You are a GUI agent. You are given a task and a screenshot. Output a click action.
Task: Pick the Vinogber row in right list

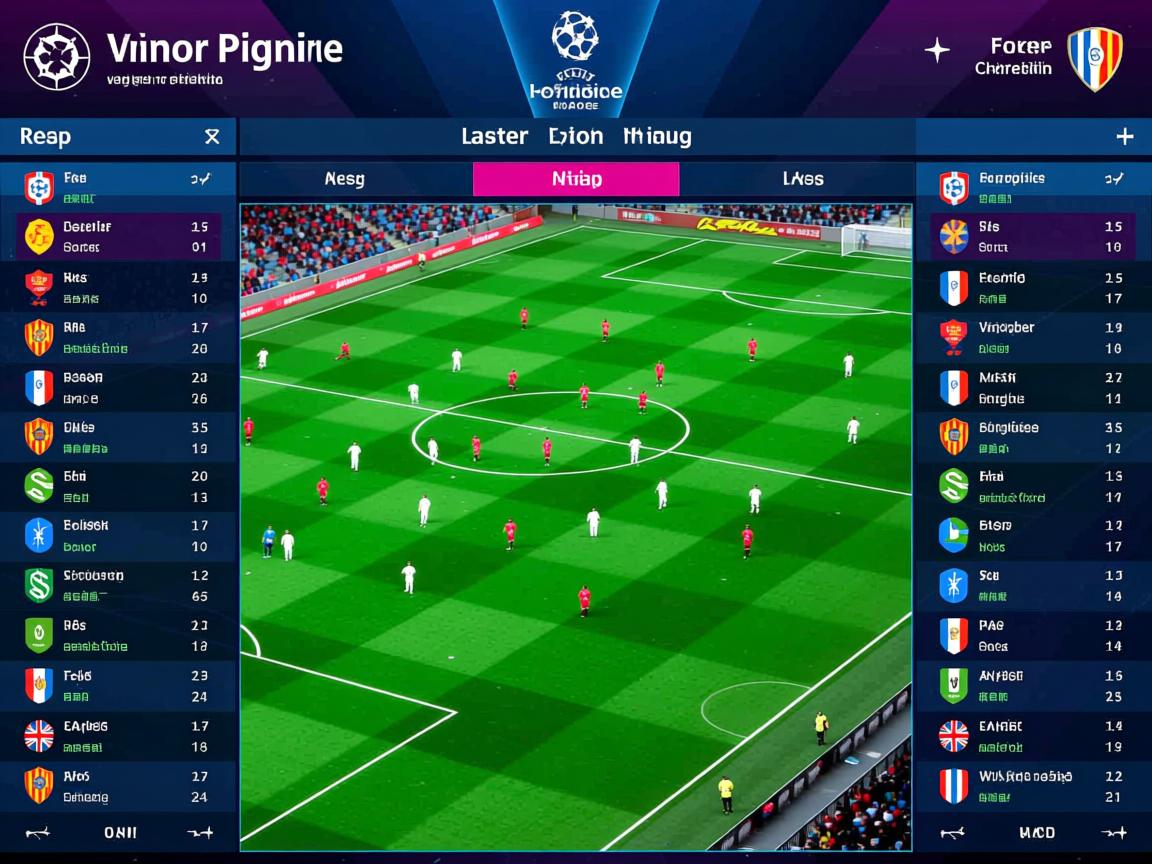pos(1032,337)
